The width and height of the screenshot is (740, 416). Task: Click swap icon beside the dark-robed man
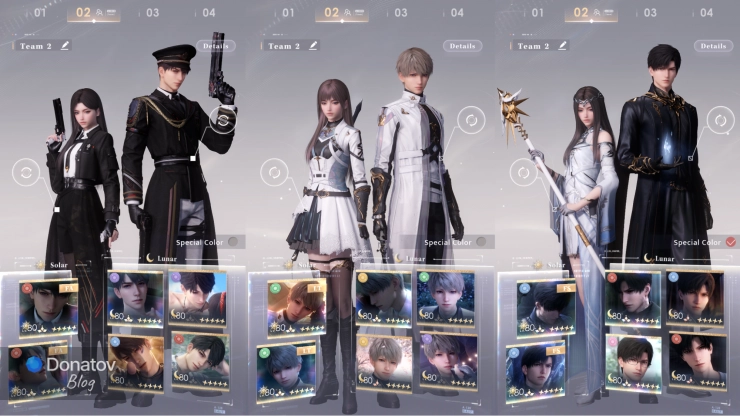716,121
